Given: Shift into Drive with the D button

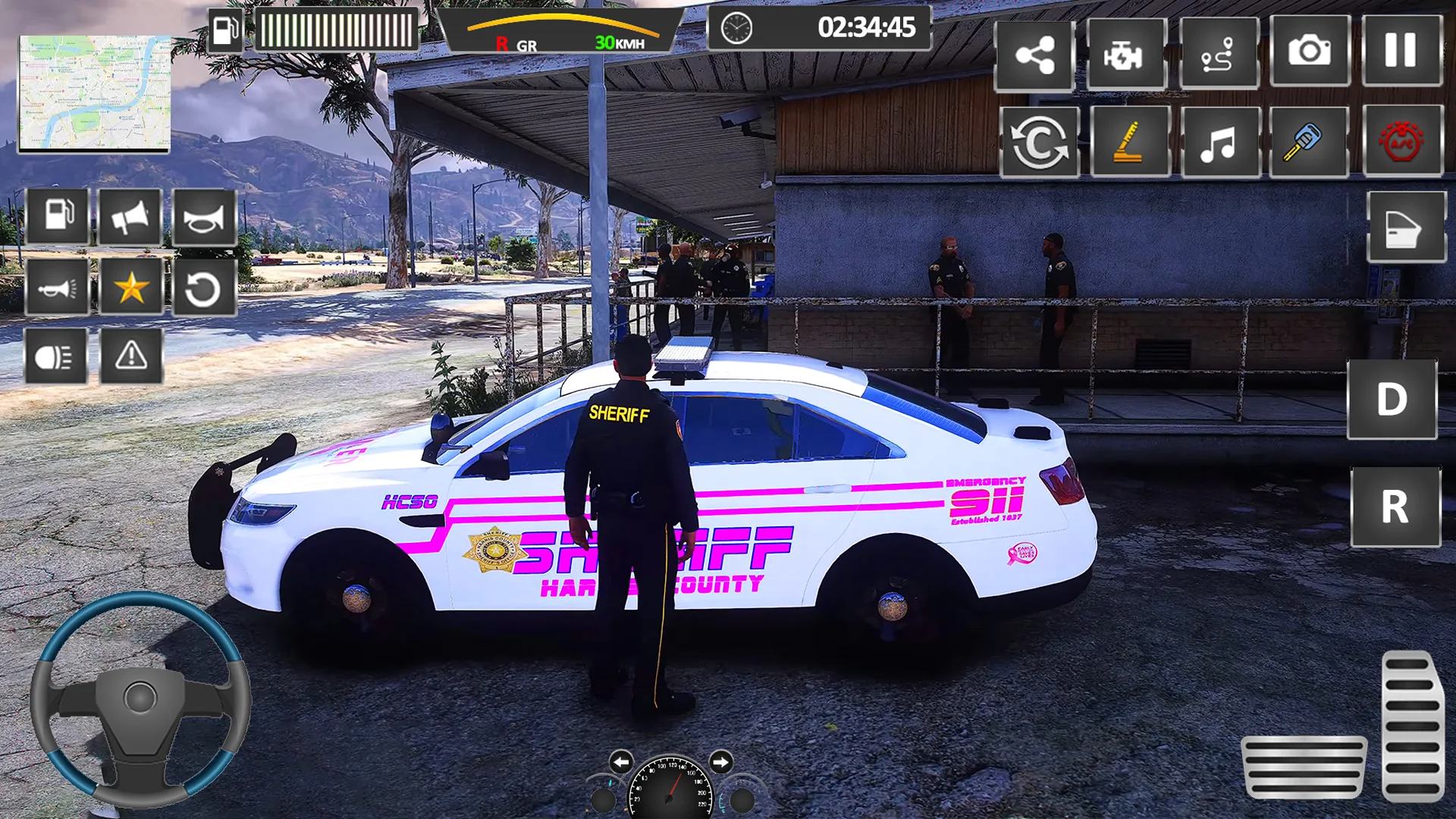Looking at the screenshot, I should click(x=1392, y=400).
